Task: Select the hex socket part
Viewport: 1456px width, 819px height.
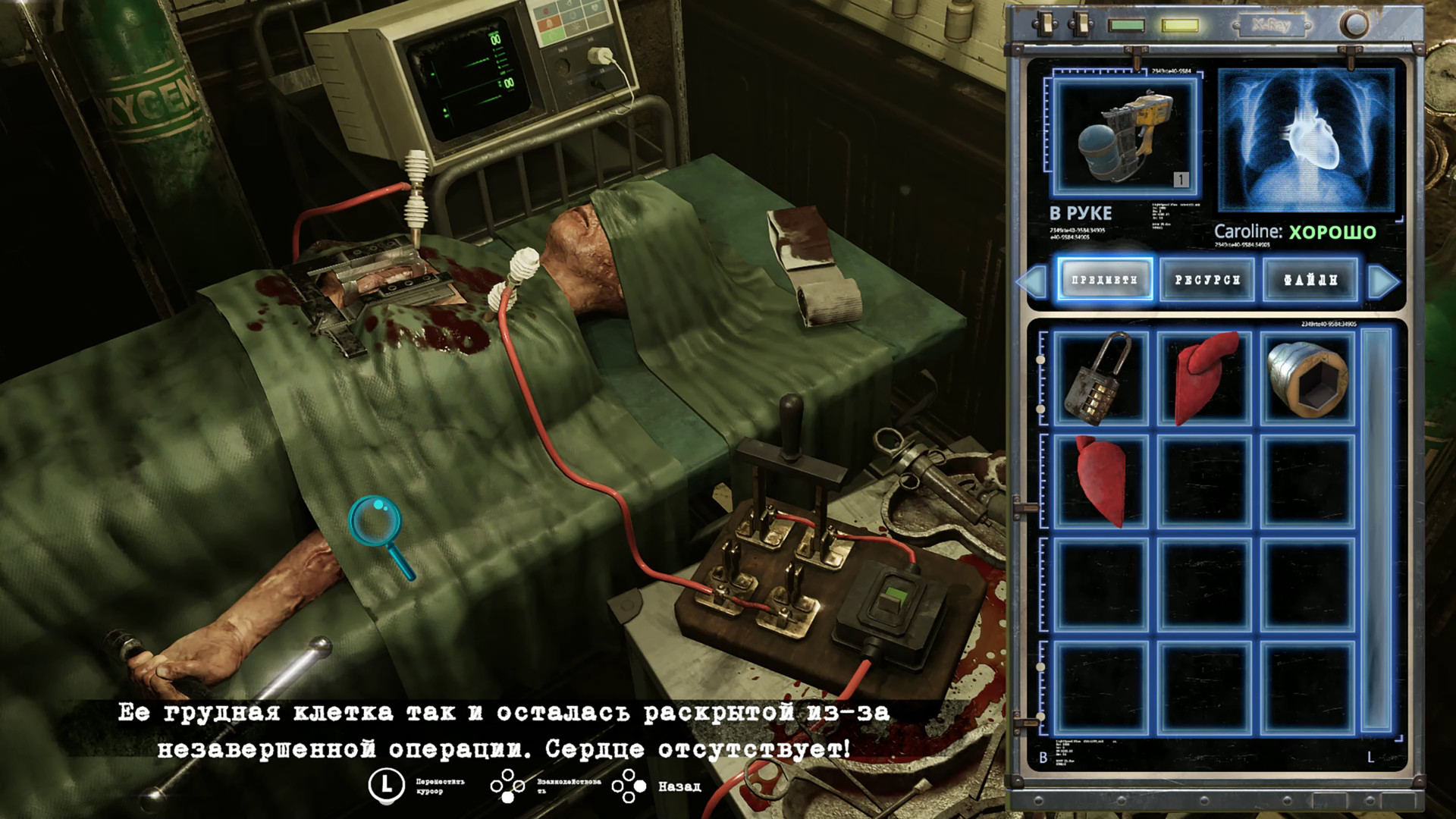Action: (1306, 377)
